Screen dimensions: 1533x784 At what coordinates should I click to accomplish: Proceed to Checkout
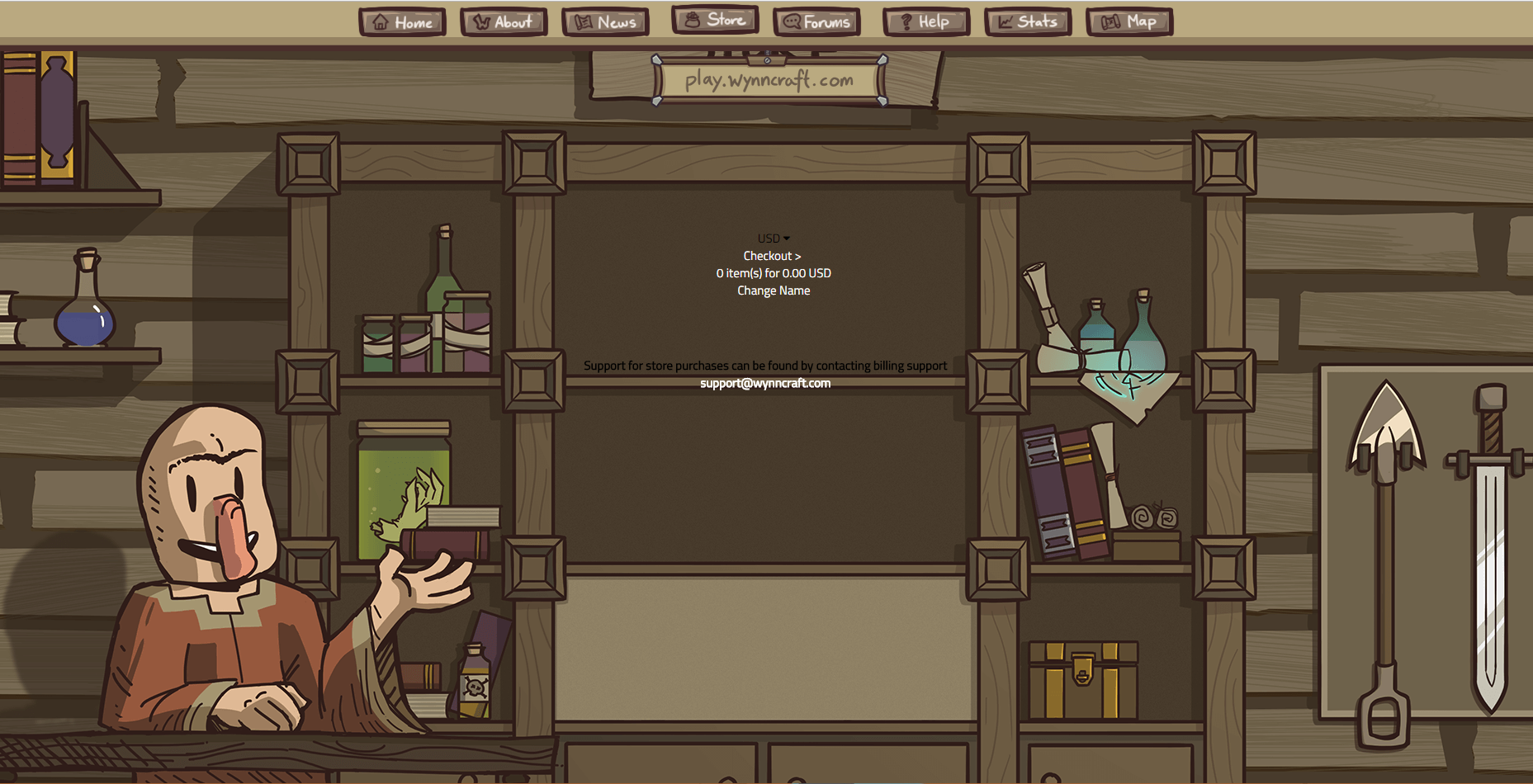point(772,256)
